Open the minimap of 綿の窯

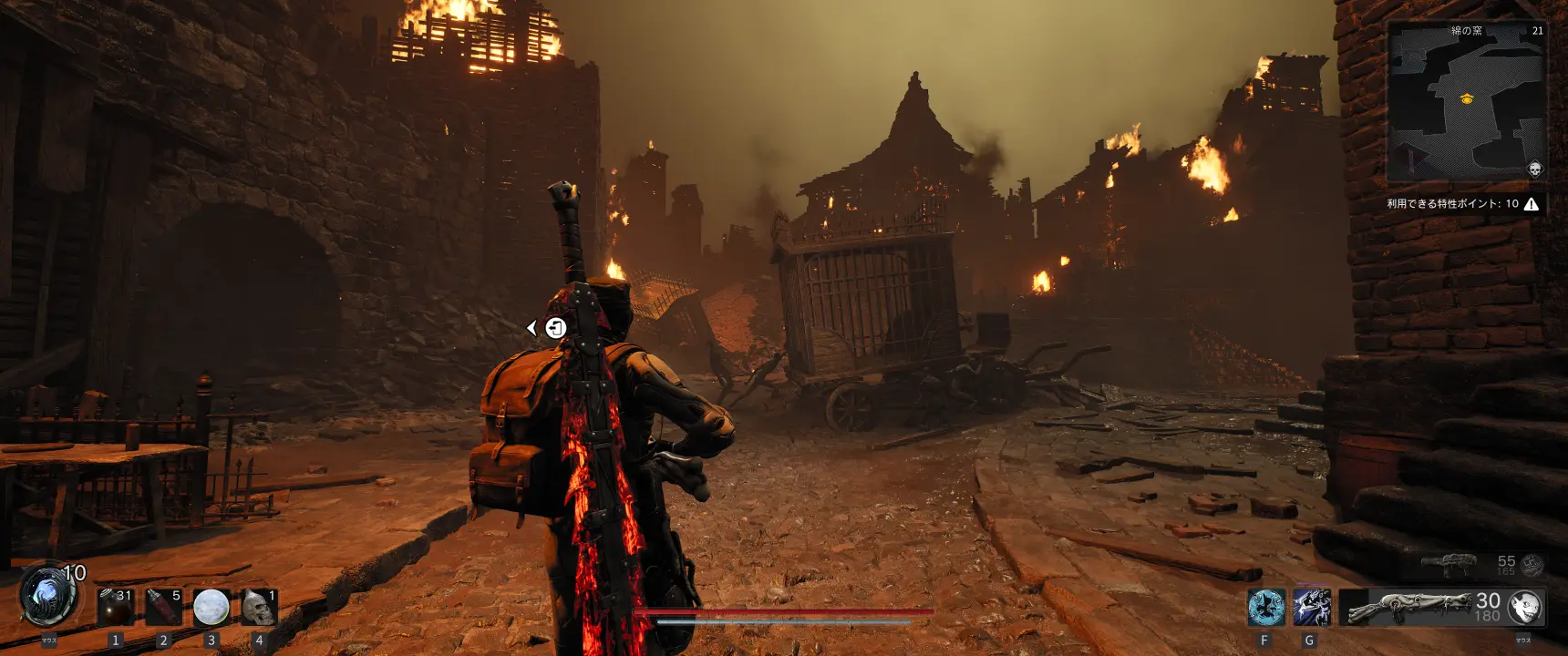pyautogui.click(x=1466, y=102)
